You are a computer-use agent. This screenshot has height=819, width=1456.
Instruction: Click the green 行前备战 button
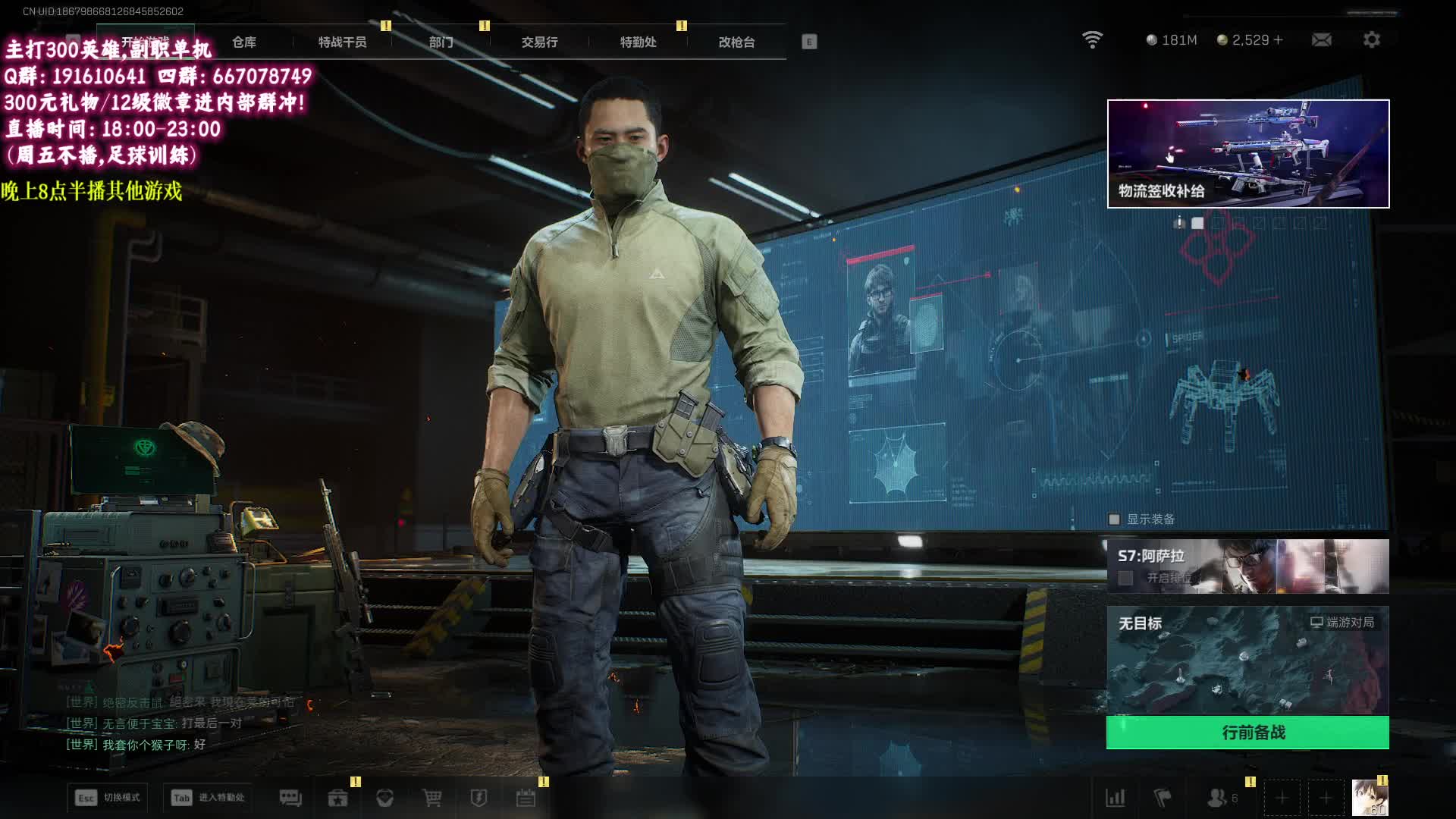(x=1247, y=733)
